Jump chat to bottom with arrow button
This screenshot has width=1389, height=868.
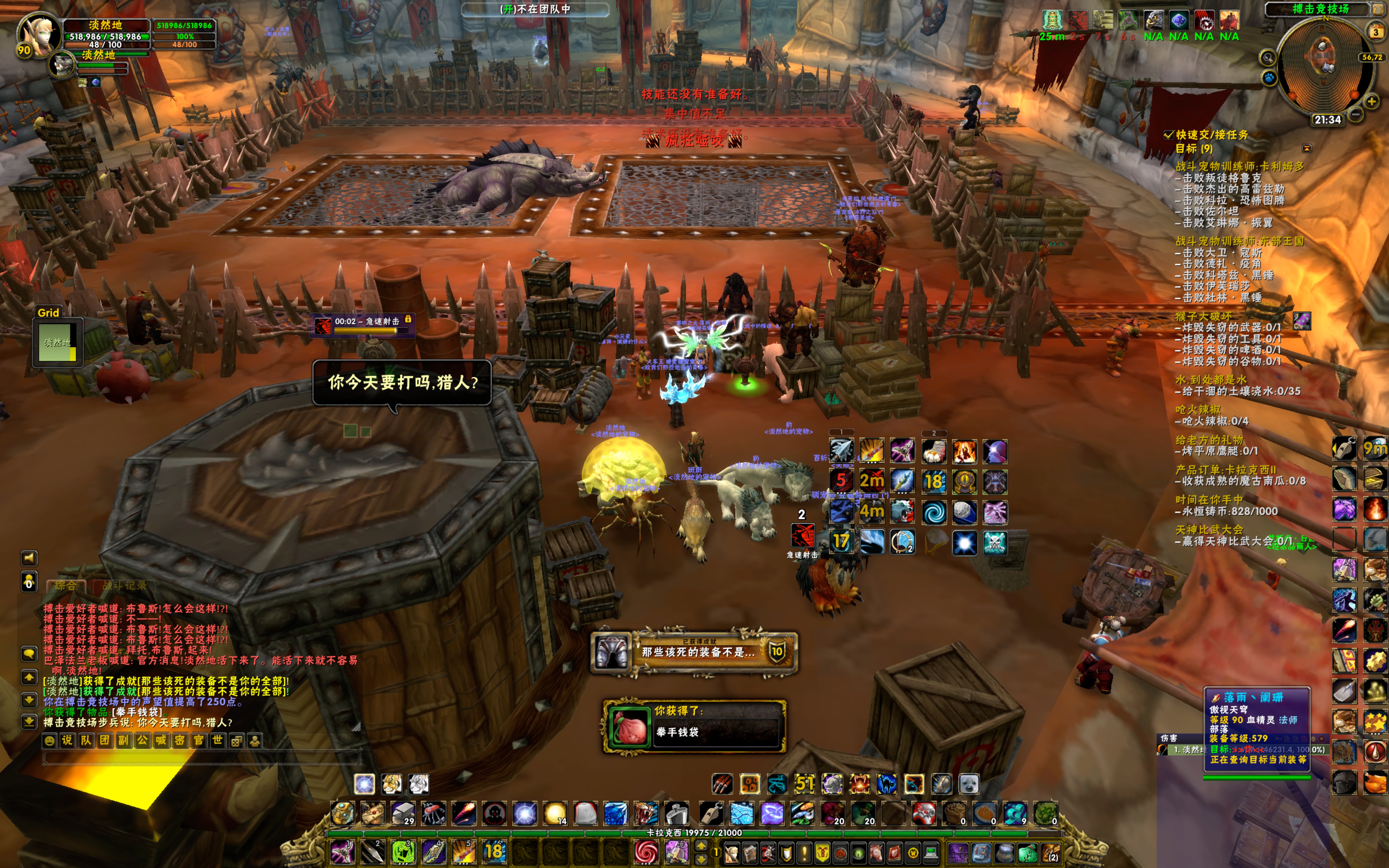pos(29,721)
